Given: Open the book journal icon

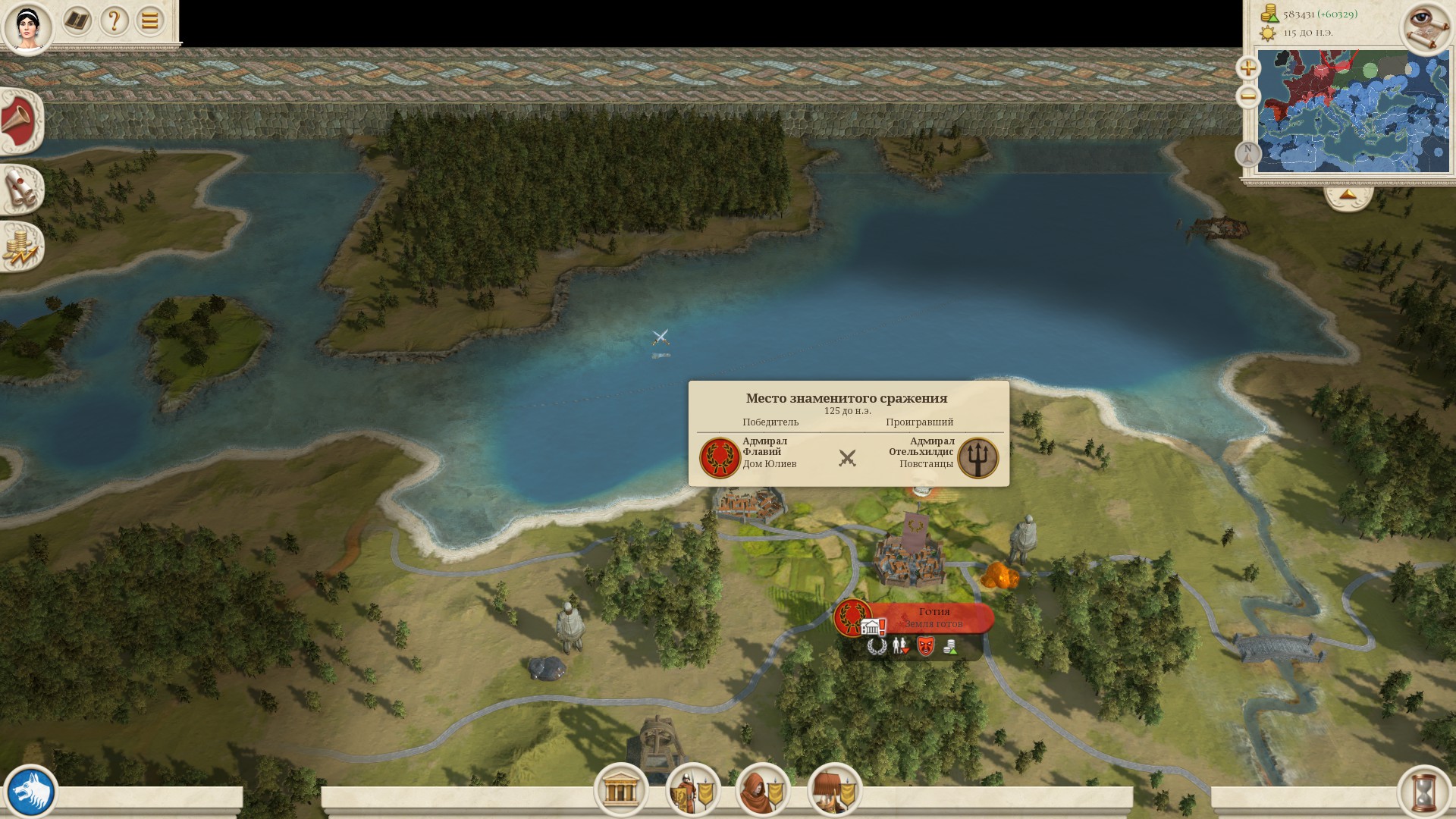Looking at the screenshot, I should [x=77, y=20].
